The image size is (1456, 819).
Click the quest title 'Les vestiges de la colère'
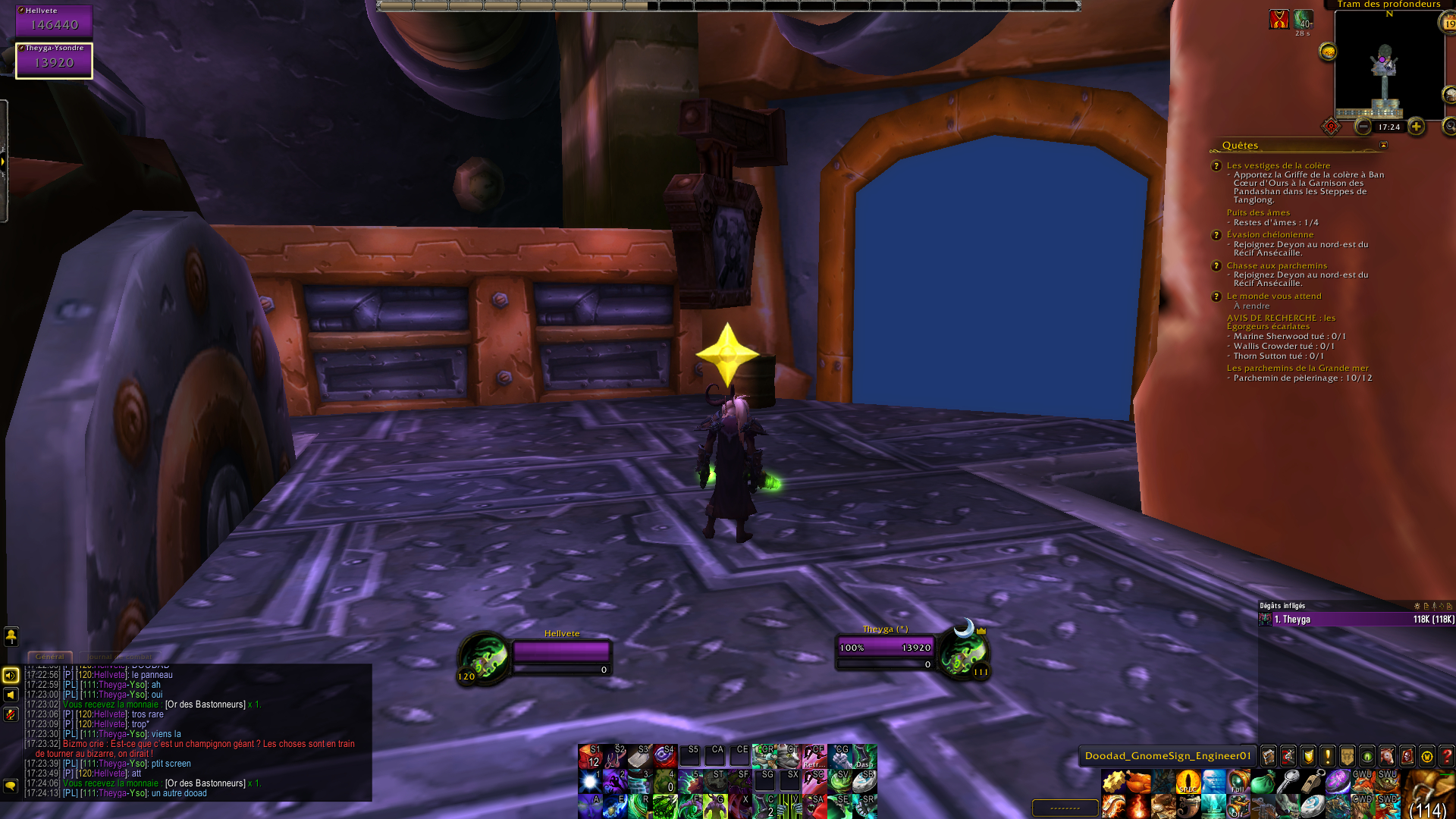pyautogui.click(x=1279, y=165)
